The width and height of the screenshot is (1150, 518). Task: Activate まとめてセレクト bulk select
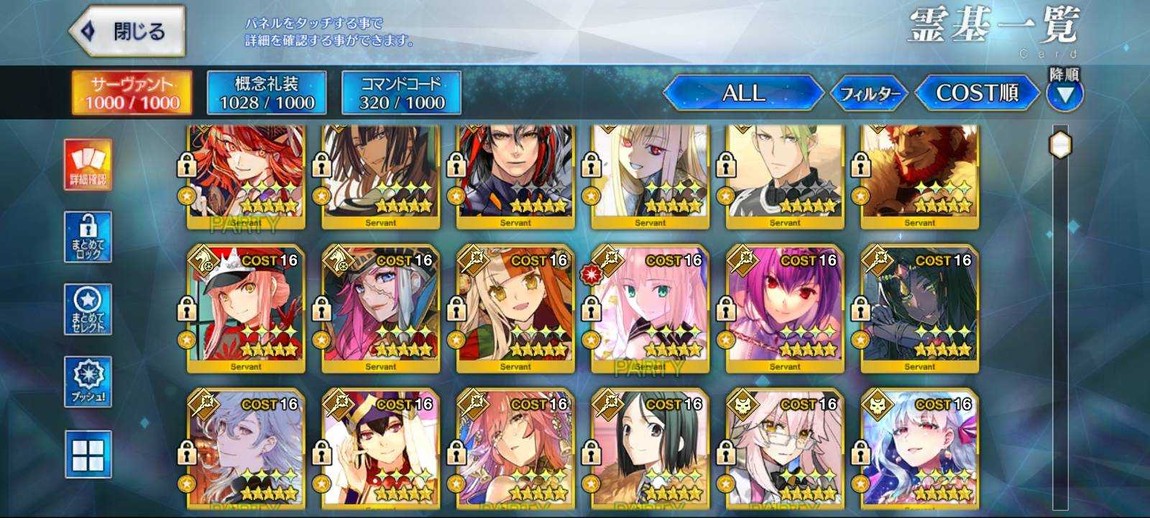pos(88,309)
